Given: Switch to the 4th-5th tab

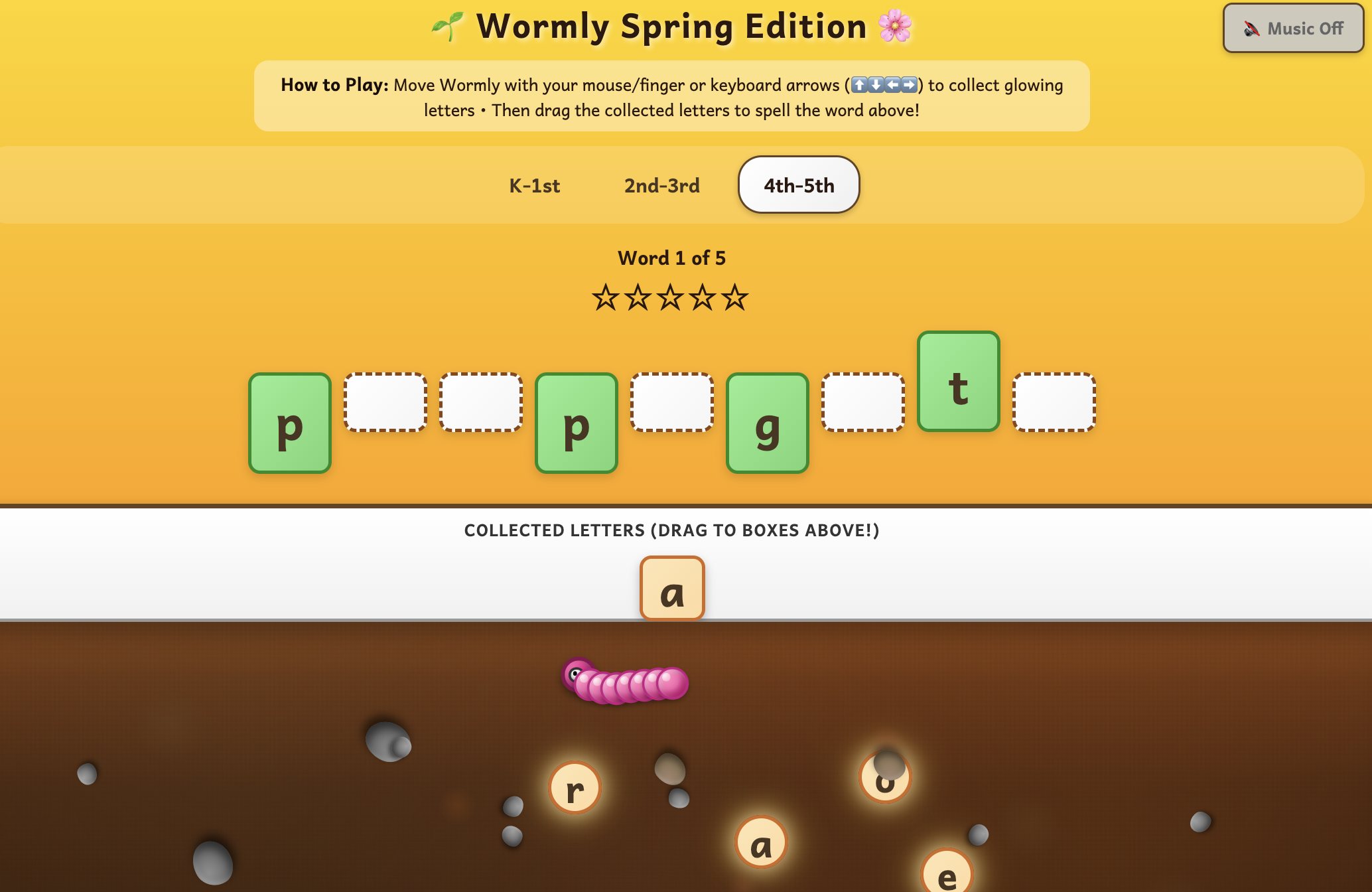Looking at the screenshot, I should click(x=799, y=185).
